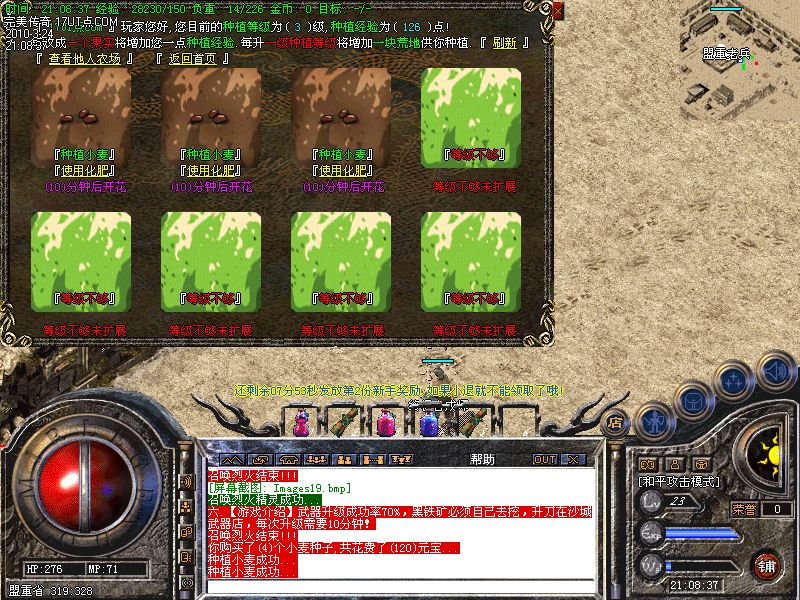Use the blue potion in the belt
The image size is (800, 600).
pyautogui.click(x=429, y=423)
